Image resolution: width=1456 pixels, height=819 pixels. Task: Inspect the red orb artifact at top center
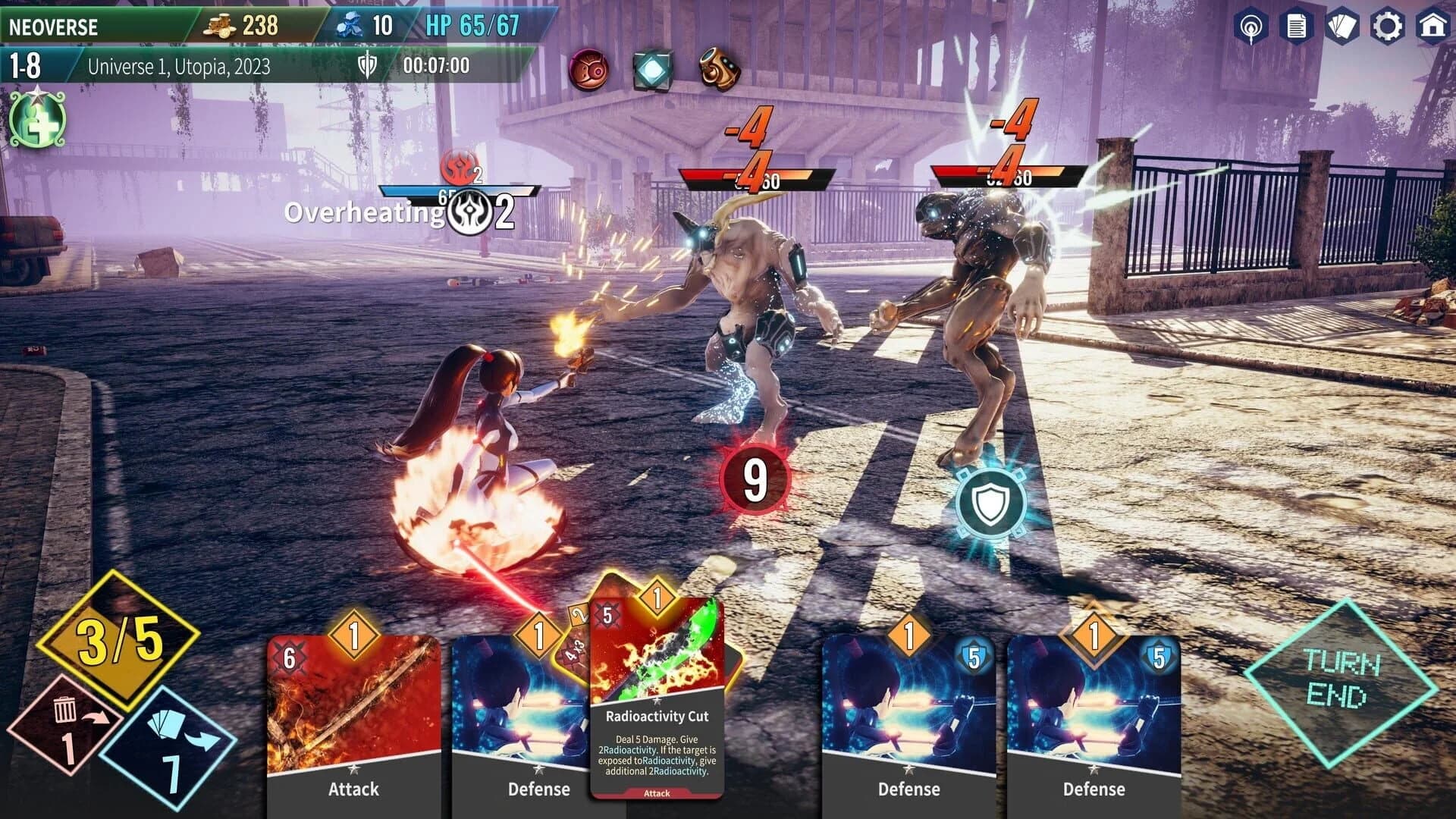(589, 69)
